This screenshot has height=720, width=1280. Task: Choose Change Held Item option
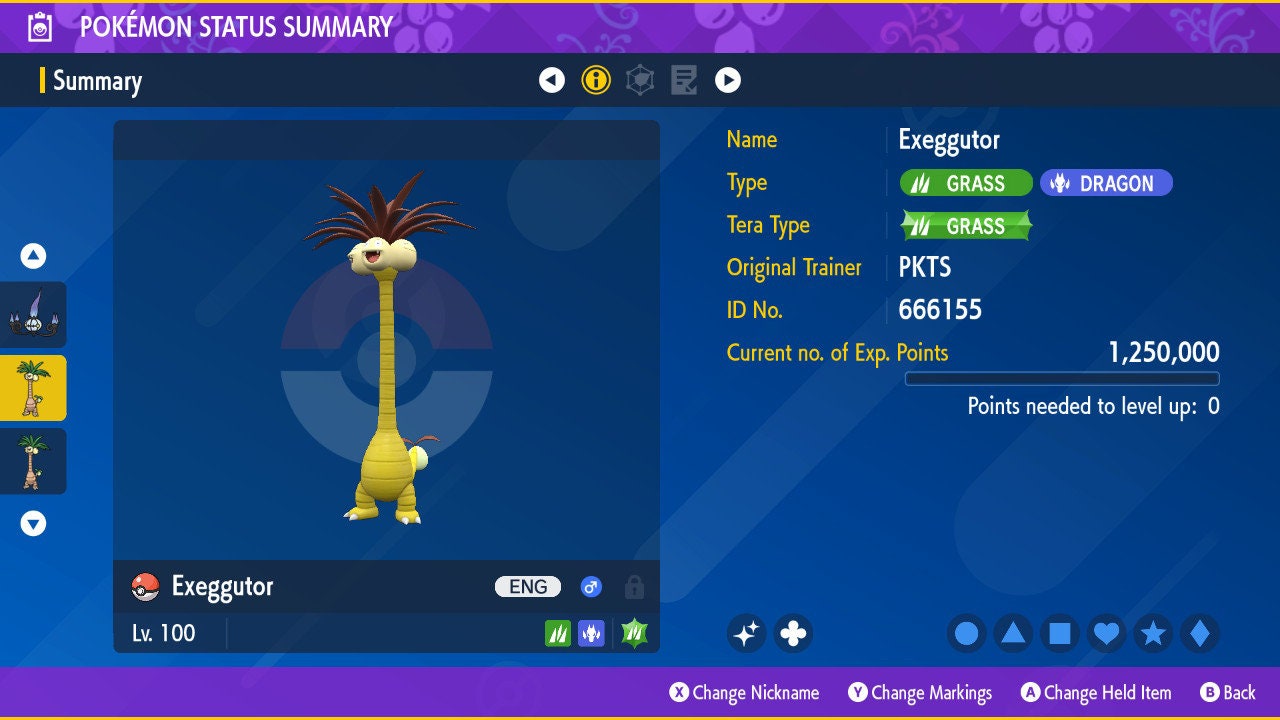click(1096, 693)
